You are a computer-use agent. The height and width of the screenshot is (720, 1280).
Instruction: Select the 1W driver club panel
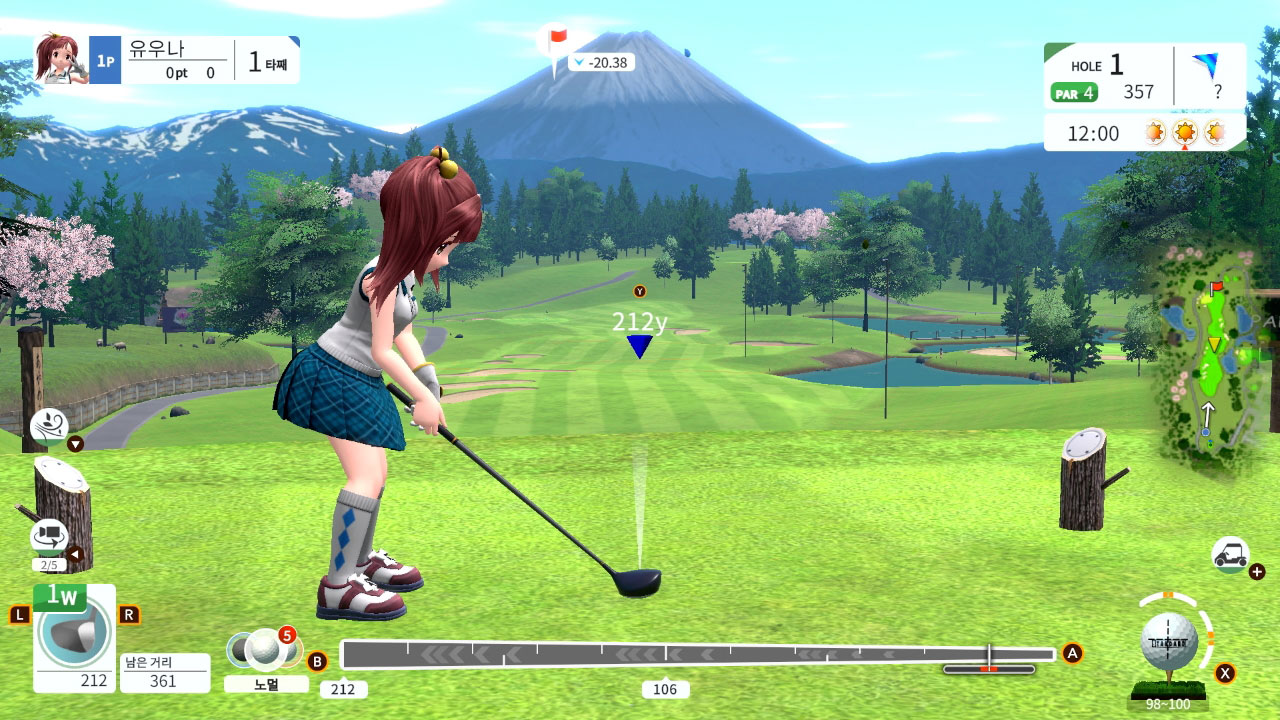coord(74,638)
